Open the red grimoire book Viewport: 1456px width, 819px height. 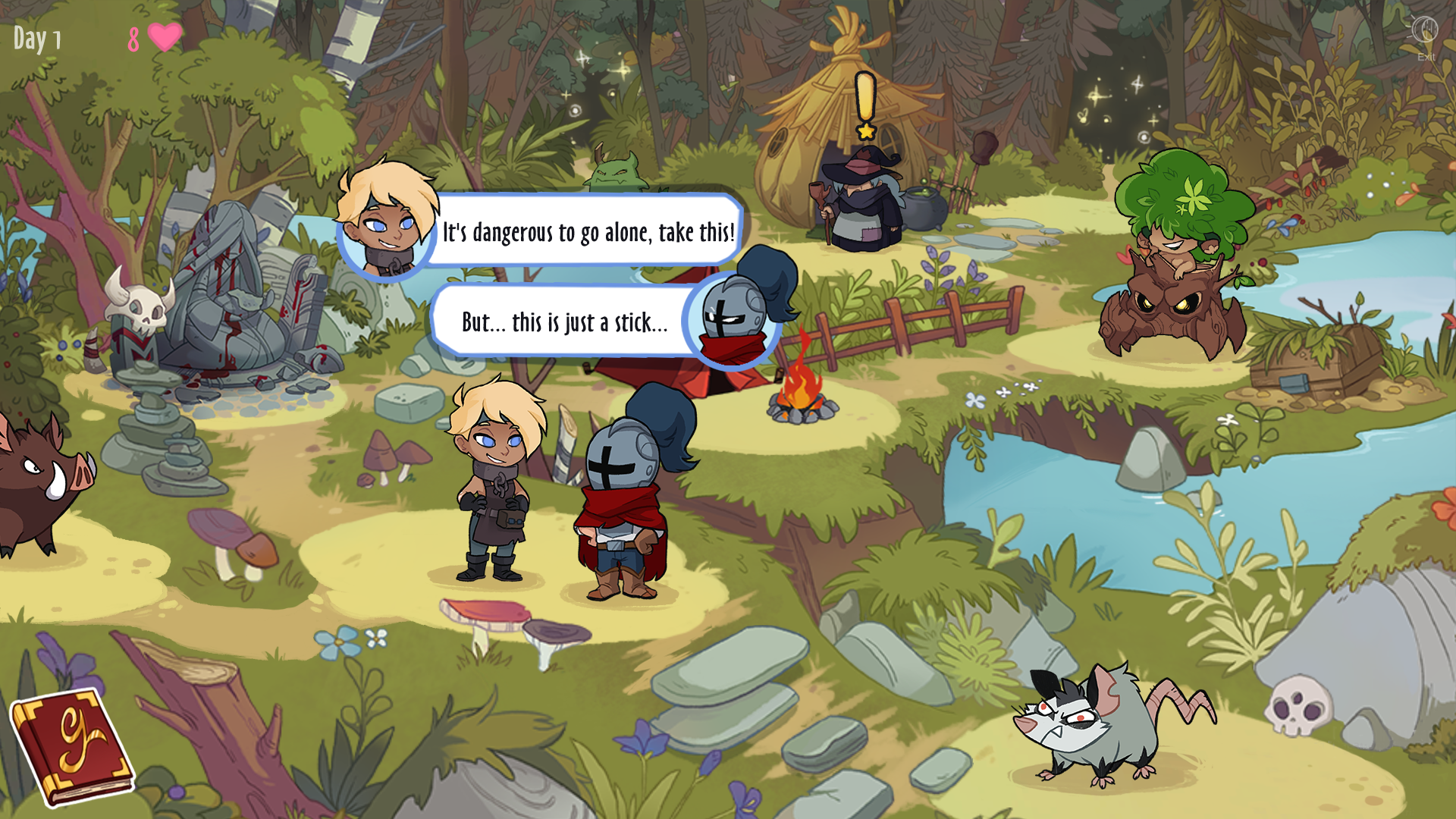tap(72, 747)
